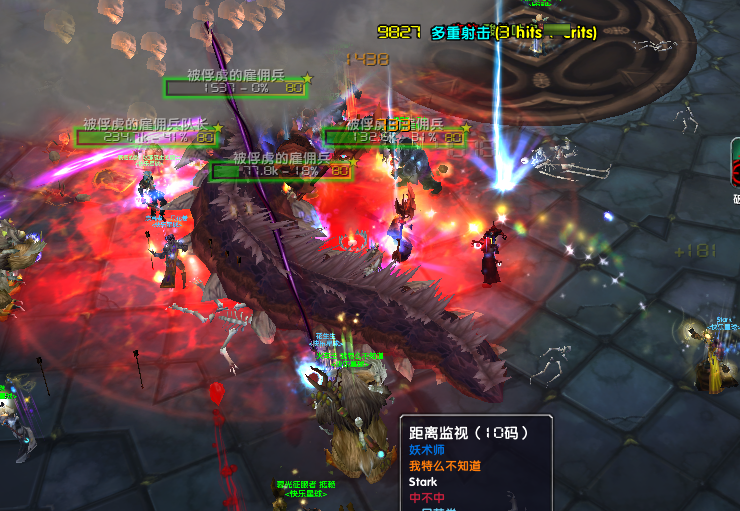Select player Stark in the range monitor

[423, 482]
